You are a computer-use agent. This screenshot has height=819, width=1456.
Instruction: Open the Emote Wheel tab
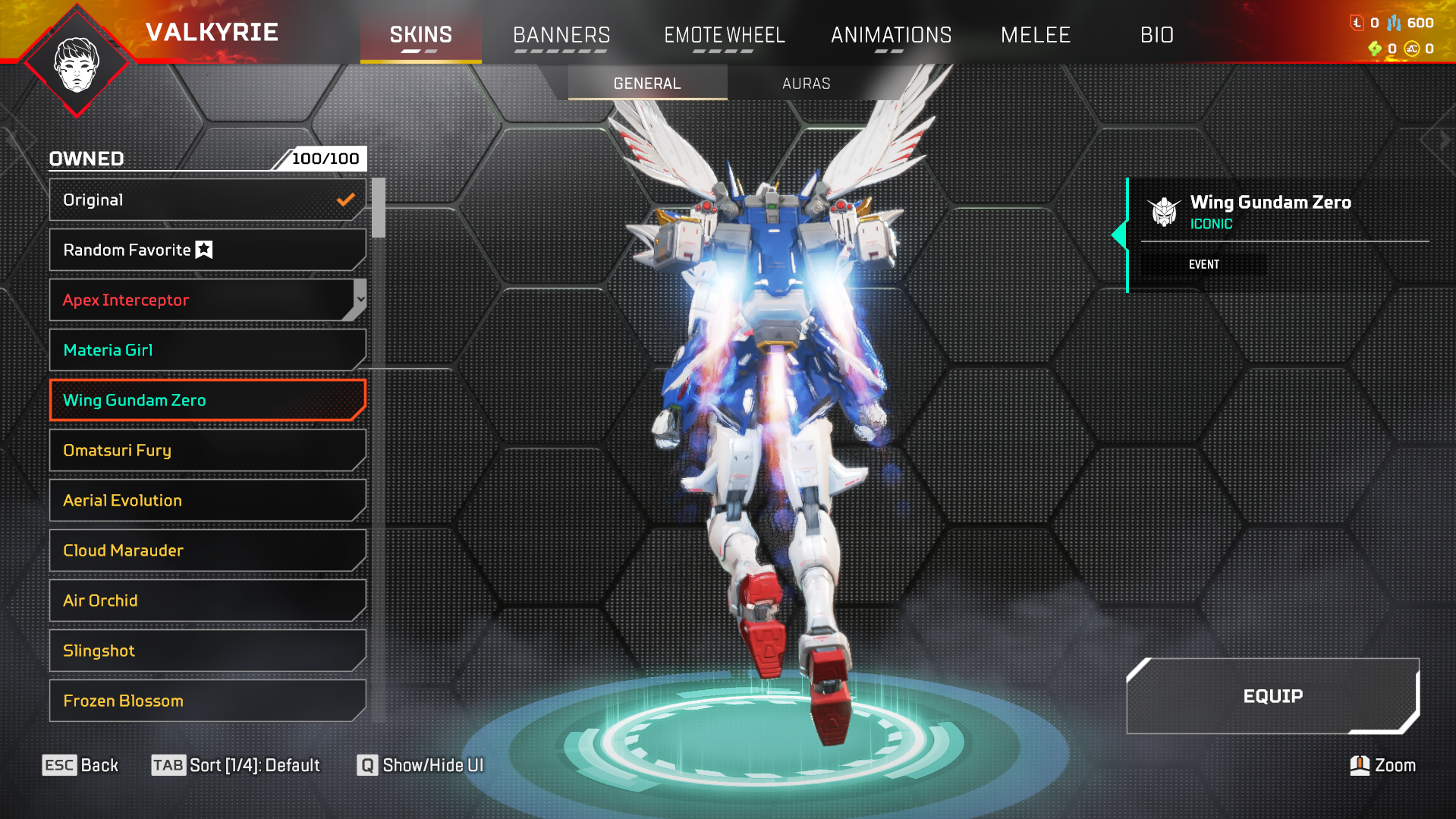click(724, 35)
